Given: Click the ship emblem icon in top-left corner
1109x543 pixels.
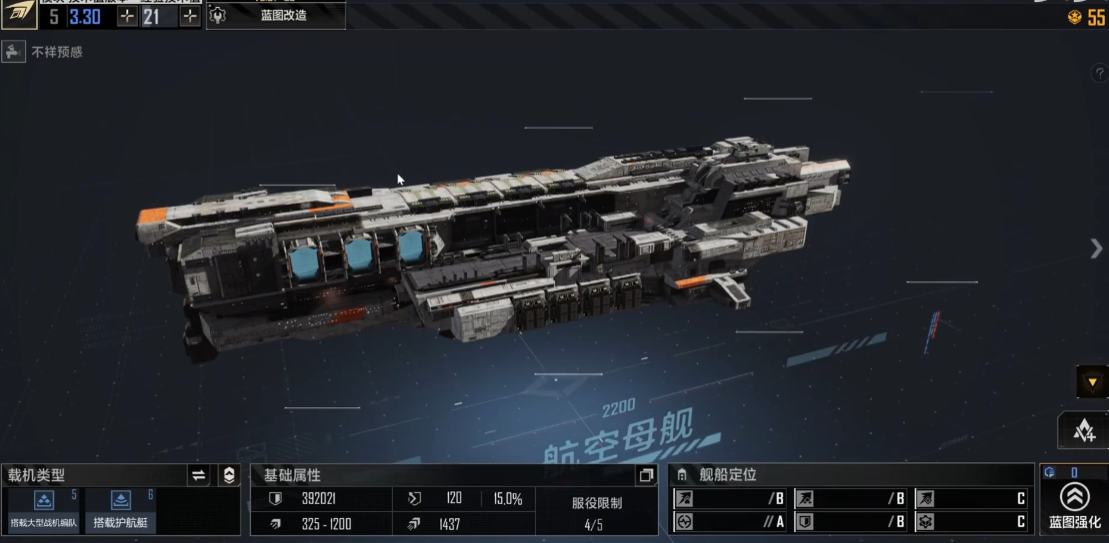Looking at the screenshot, I should click(x=18, y=15).
